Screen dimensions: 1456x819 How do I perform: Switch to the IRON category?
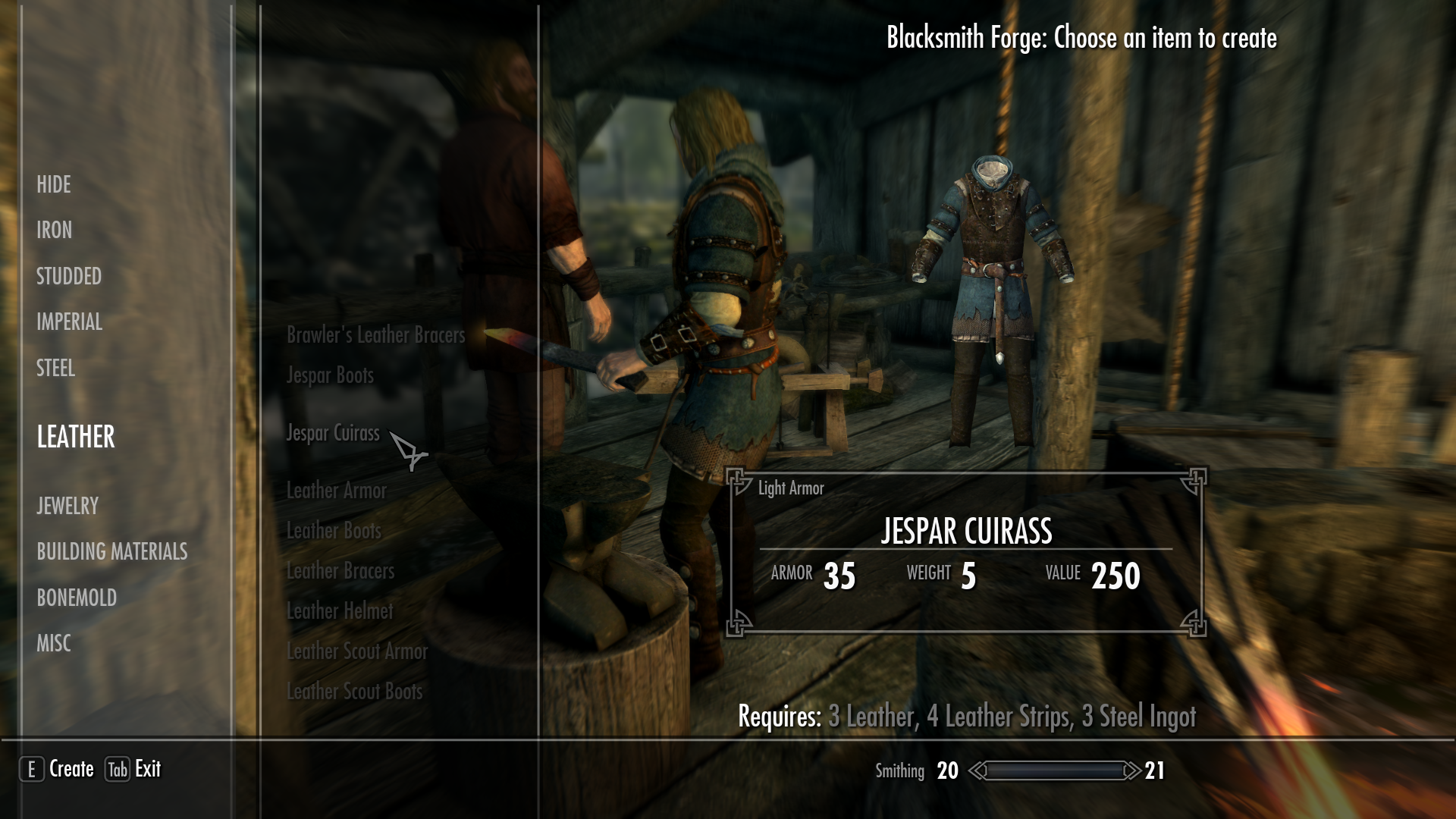click(x=54, y=231)
